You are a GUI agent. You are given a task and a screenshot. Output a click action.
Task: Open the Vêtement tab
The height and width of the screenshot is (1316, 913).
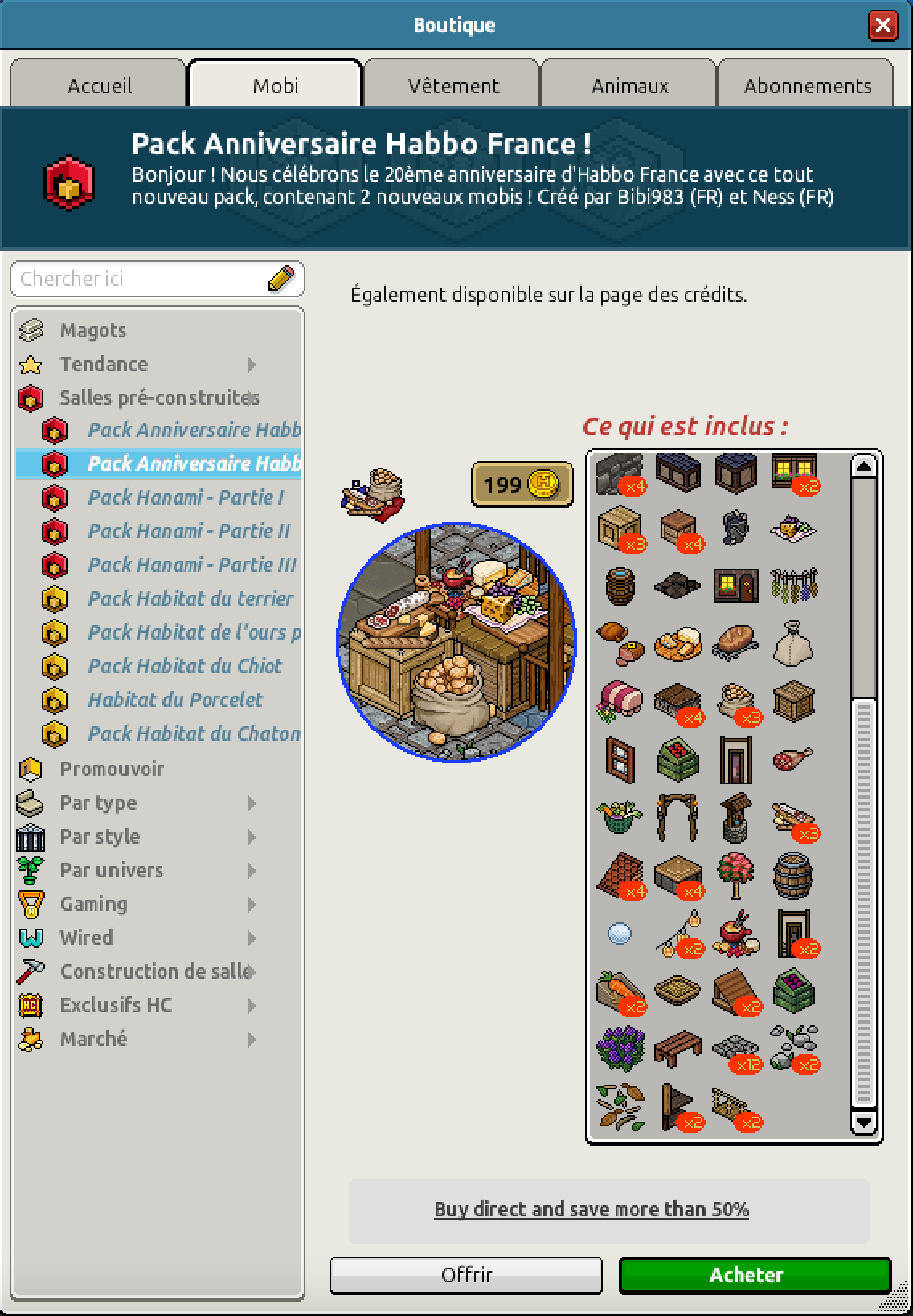point(453,85)
